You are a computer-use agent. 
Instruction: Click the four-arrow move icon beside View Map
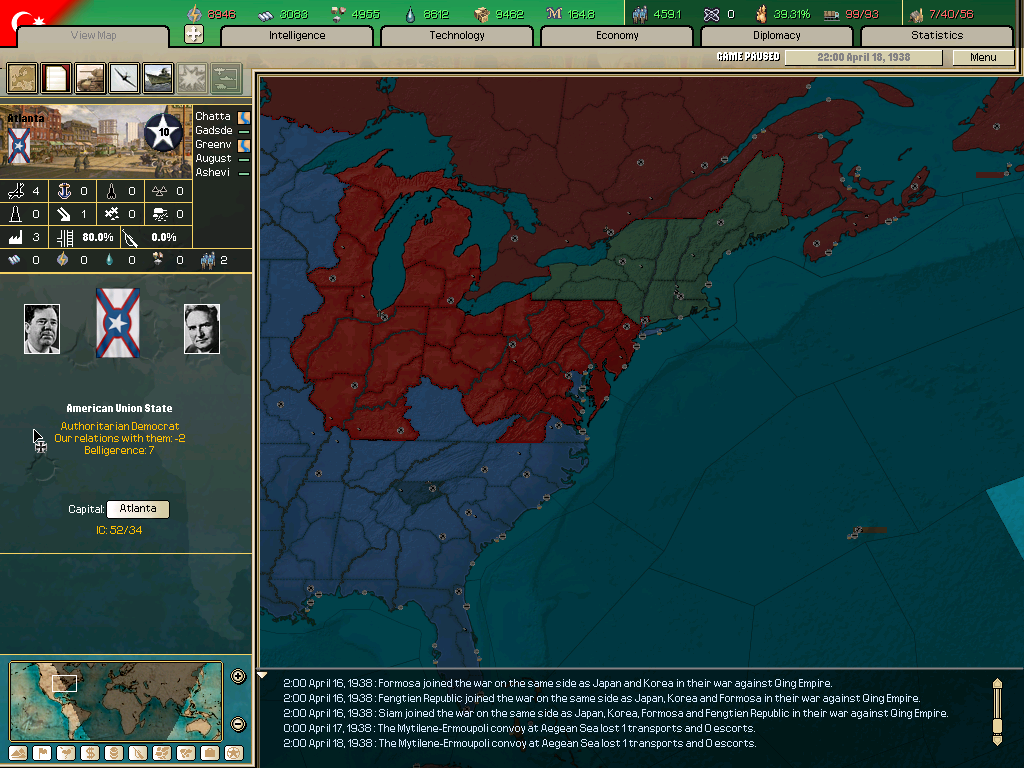pyautogui.click(x=194, y=35)
